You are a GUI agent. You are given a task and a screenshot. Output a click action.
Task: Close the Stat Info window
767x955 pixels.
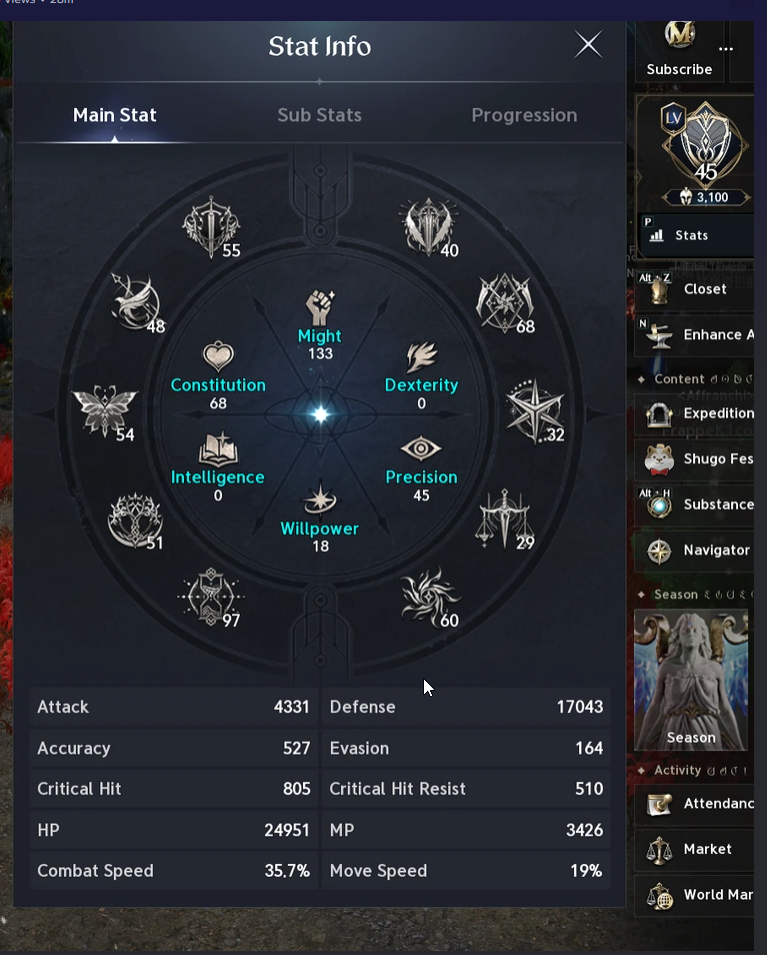click(x=588, y=45)
